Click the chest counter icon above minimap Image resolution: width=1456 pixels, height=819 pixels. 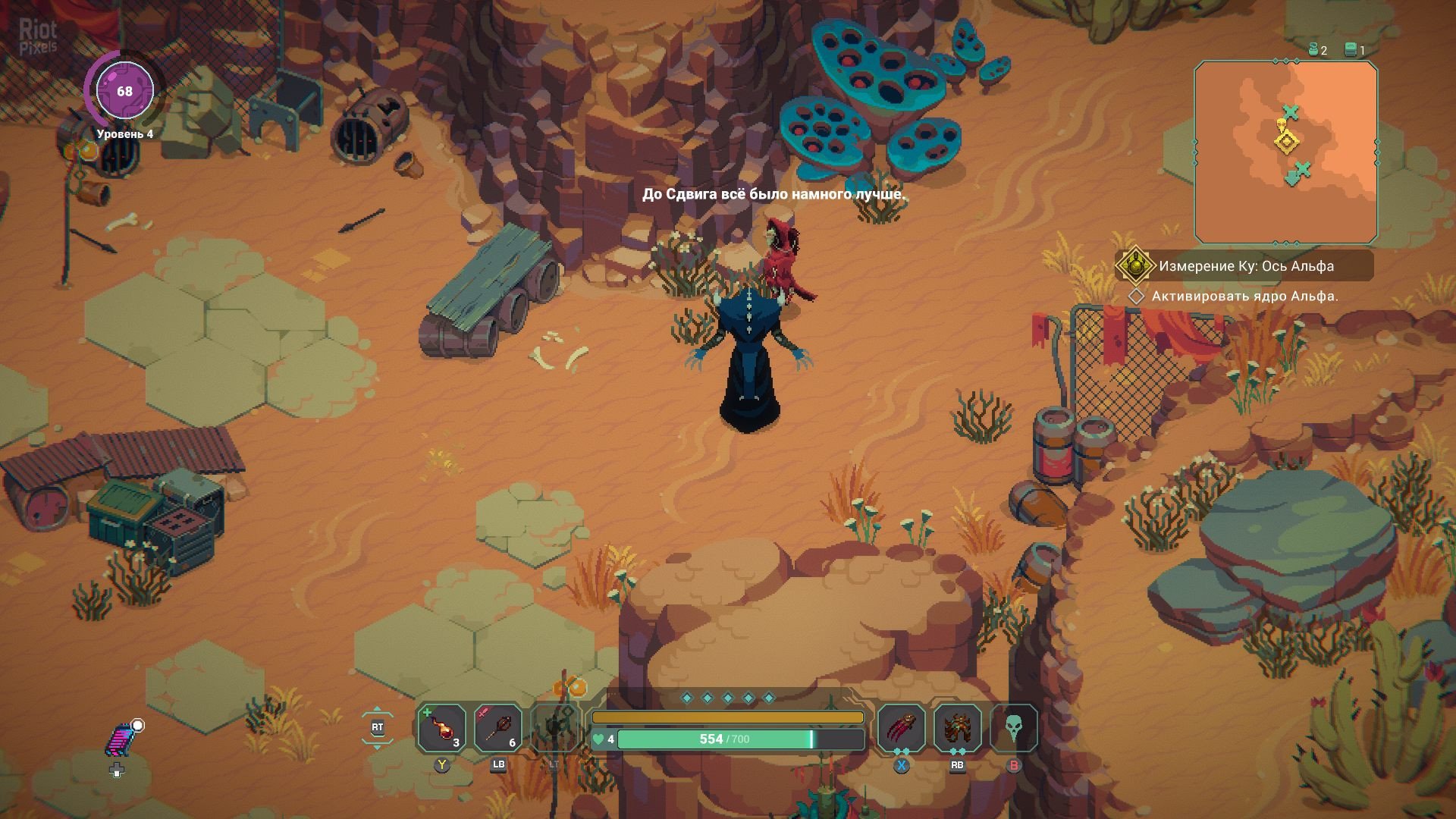click(1350, 50)
